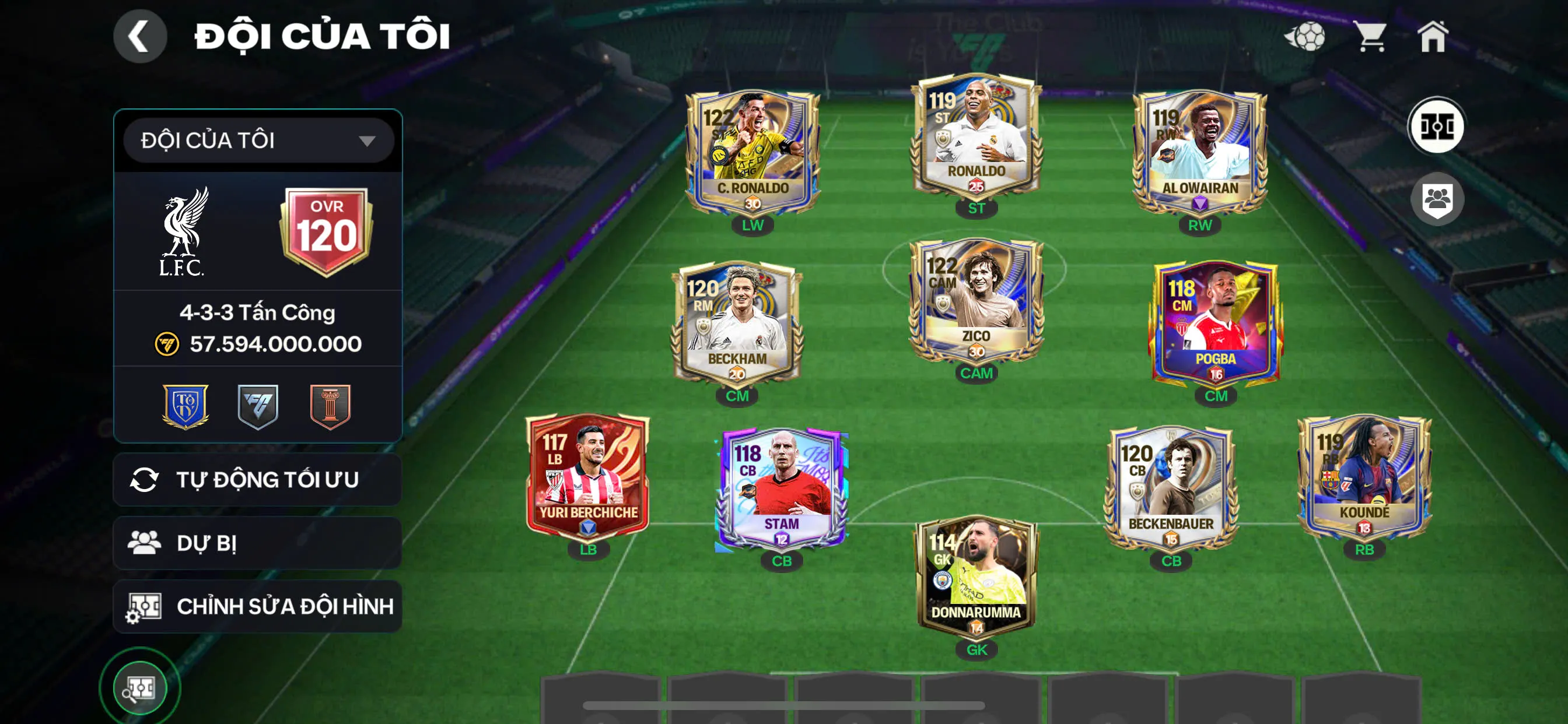The height and width of the screenshot is (724, 1568).
Task: Tap the flying soccer ball icon
Action: coord(1305,37)
